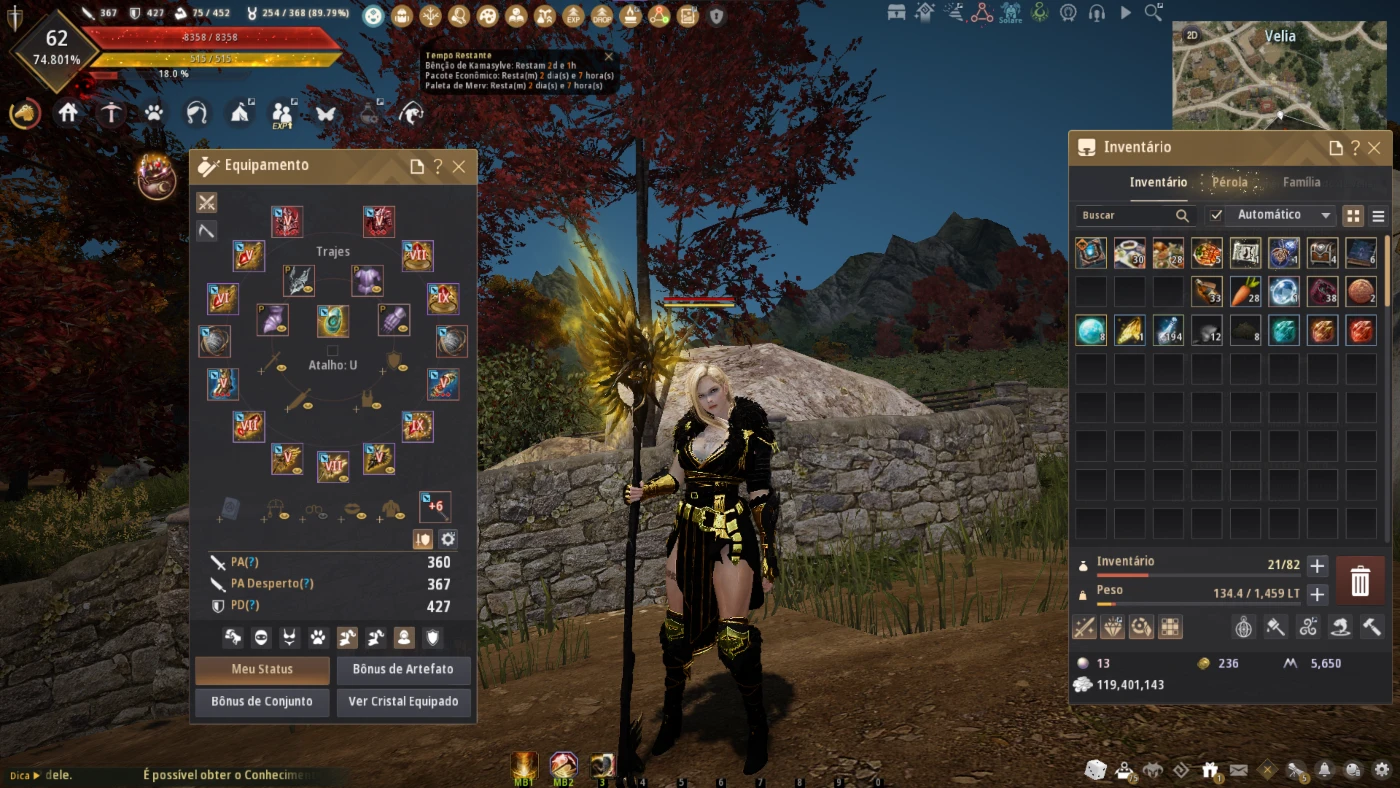Screen dimensions: 1400x788
Task: Switch to the Família tab
Action: tap(1301, 182)
